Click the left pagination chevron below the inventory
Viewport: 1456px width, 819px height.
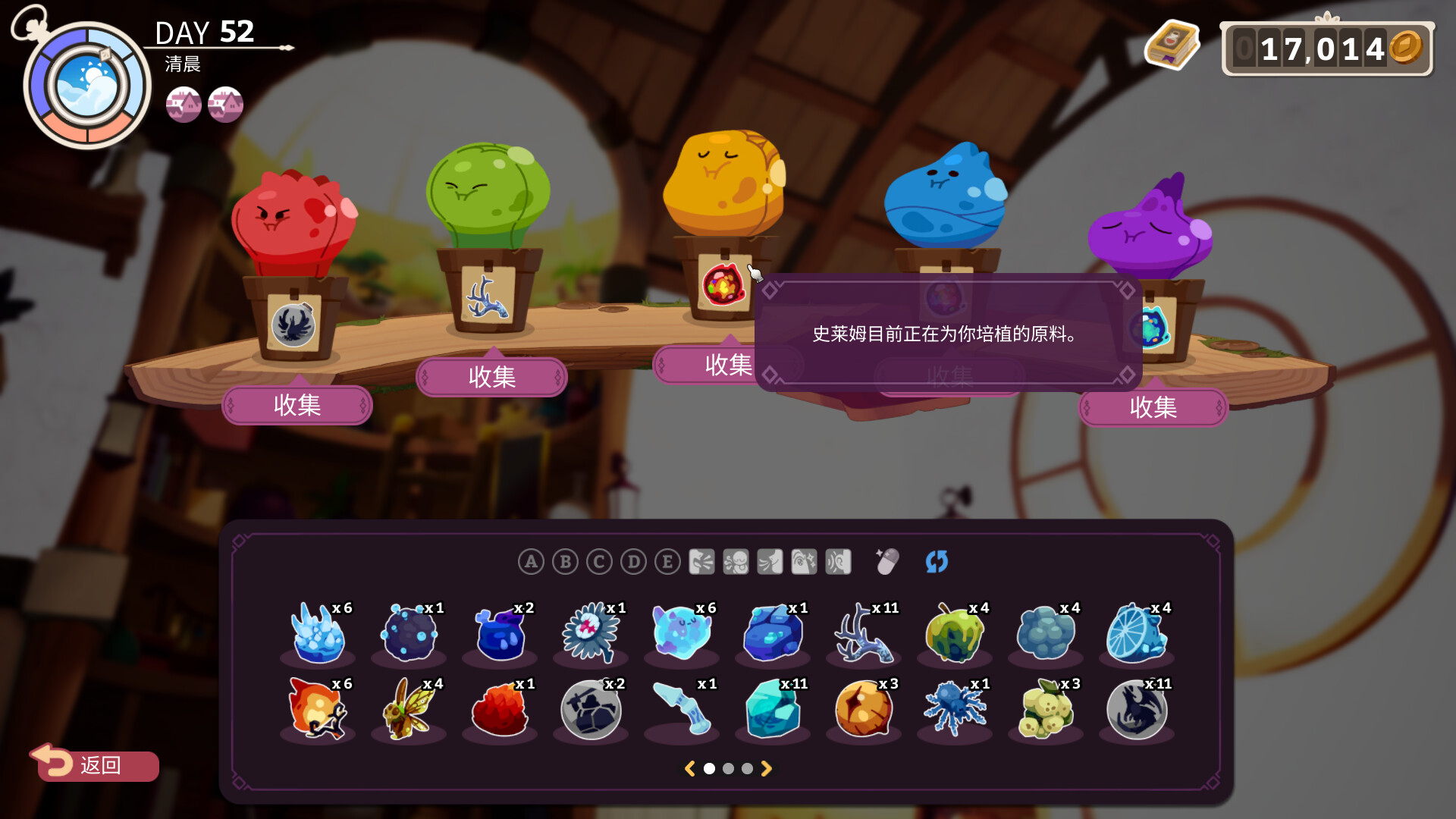(690, 768)
